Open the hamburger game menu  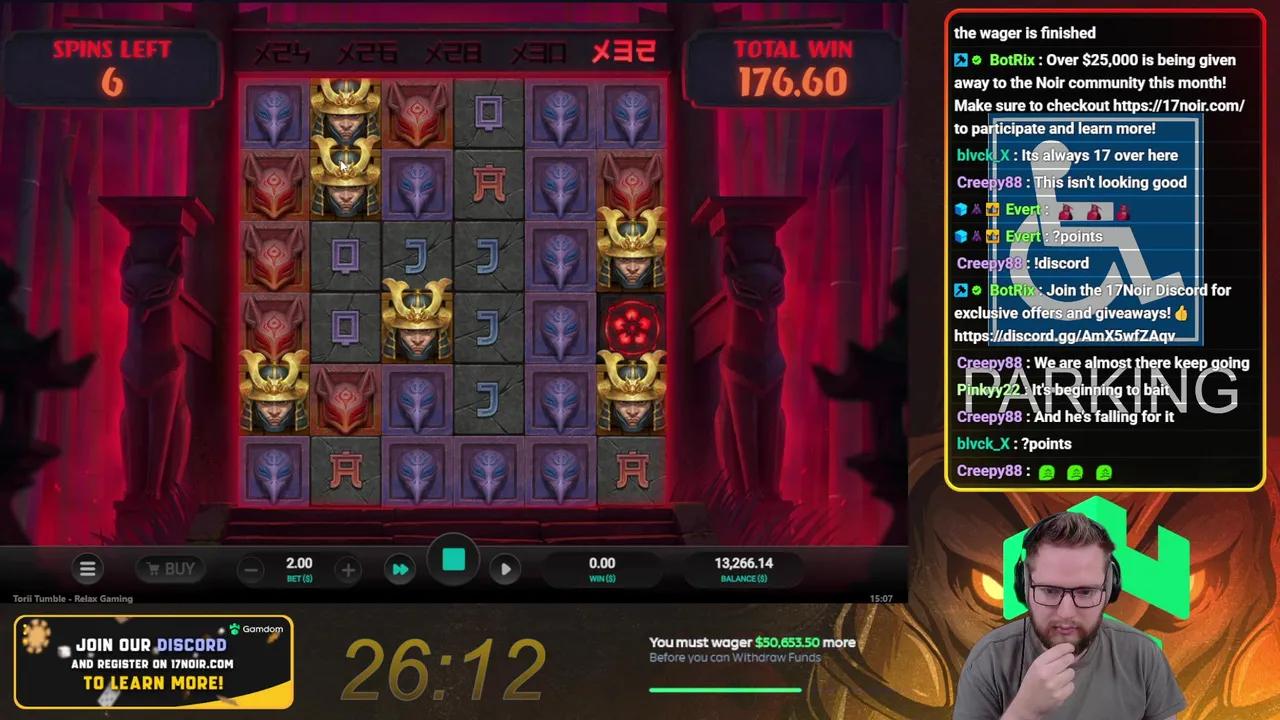pyautogui.click(x=88, y=568)
